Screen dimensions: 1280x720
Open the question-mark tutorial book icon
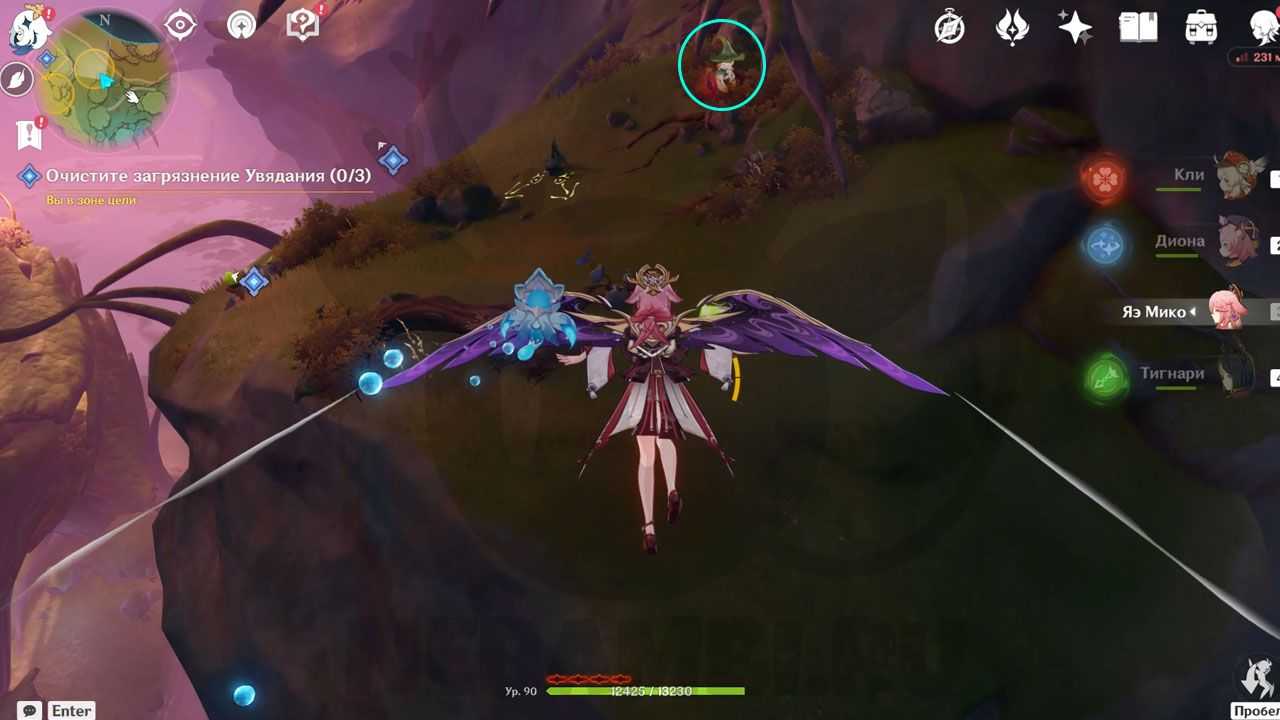(302, 25)
